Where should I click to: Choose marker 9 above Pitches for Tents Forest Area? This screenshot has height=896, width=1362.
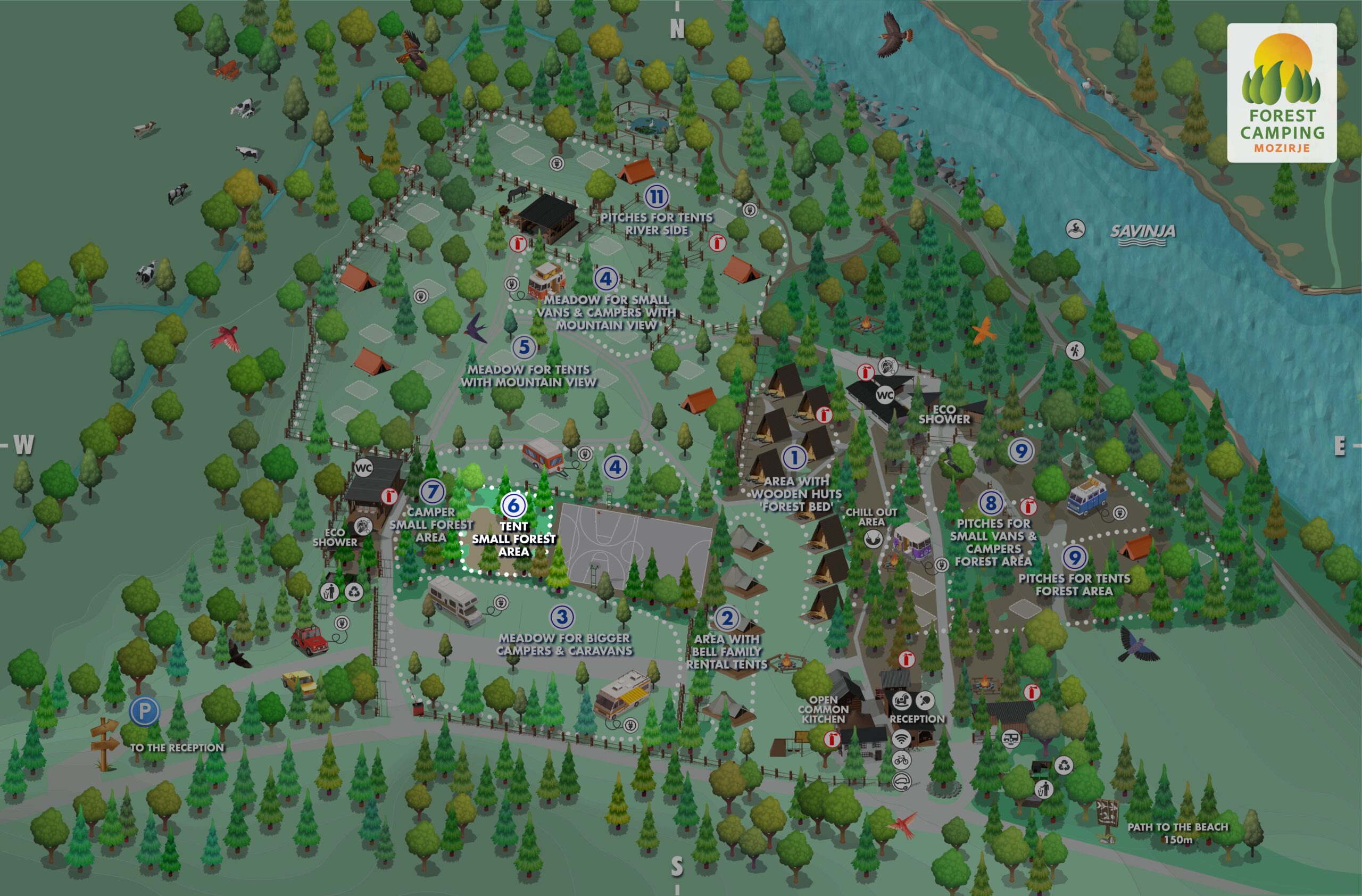tap(1075, 557)
